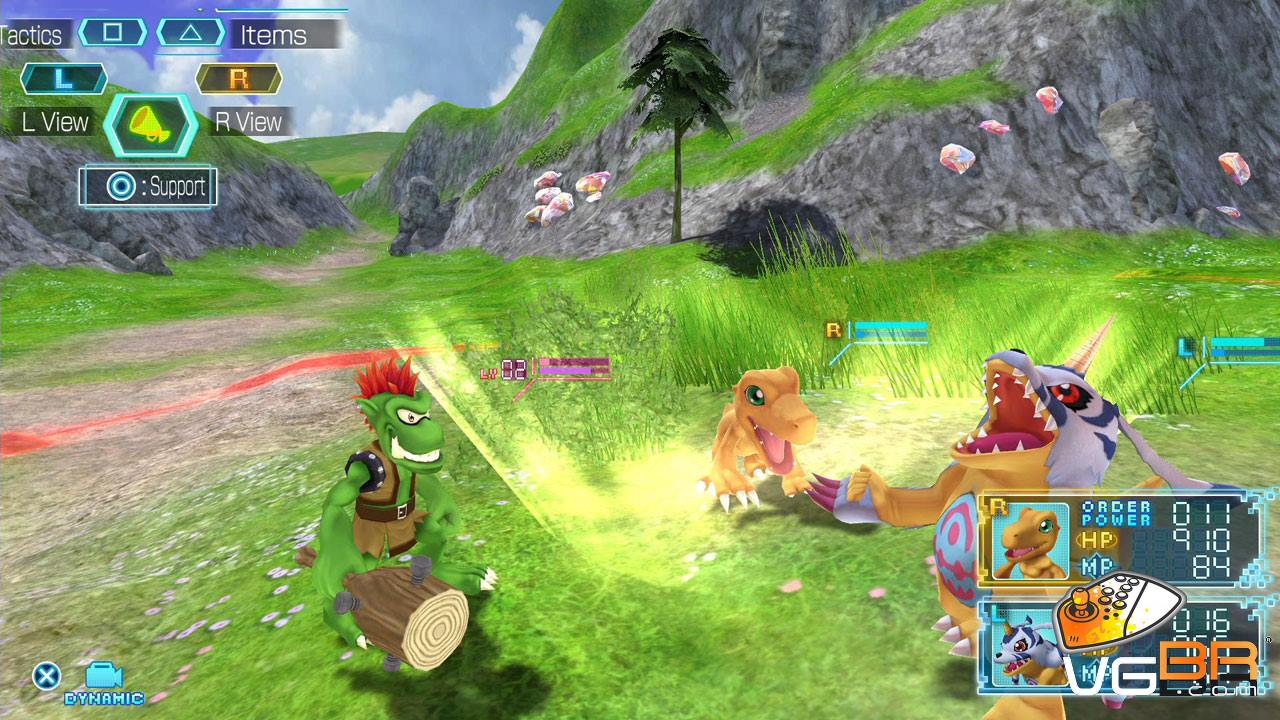This screenshot has width=1280, height=720.
Task: Toggle the Dynamic camera icon
Action: point(103,678)
